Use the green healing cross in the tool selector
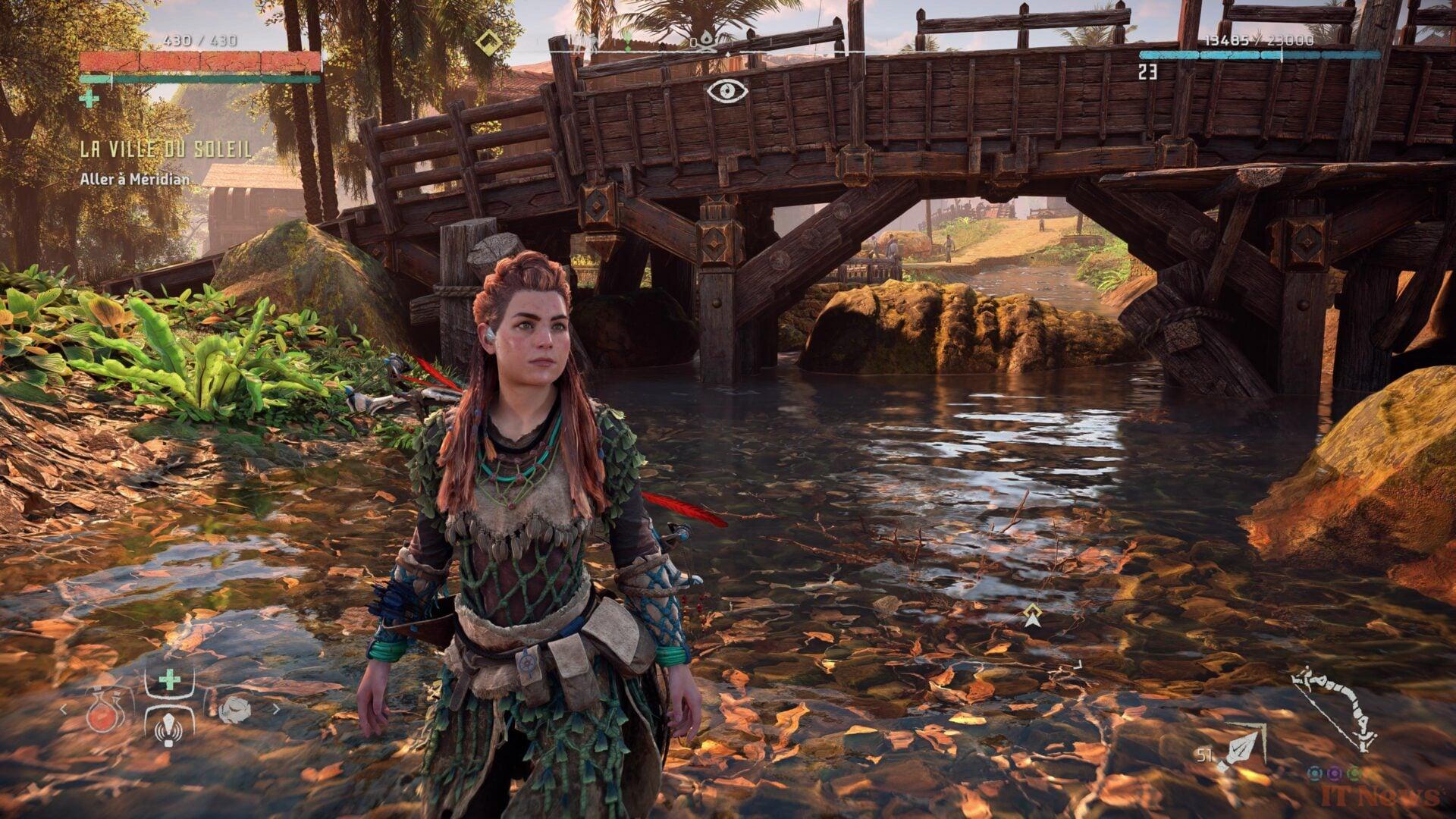 click(x=169, y=679)
